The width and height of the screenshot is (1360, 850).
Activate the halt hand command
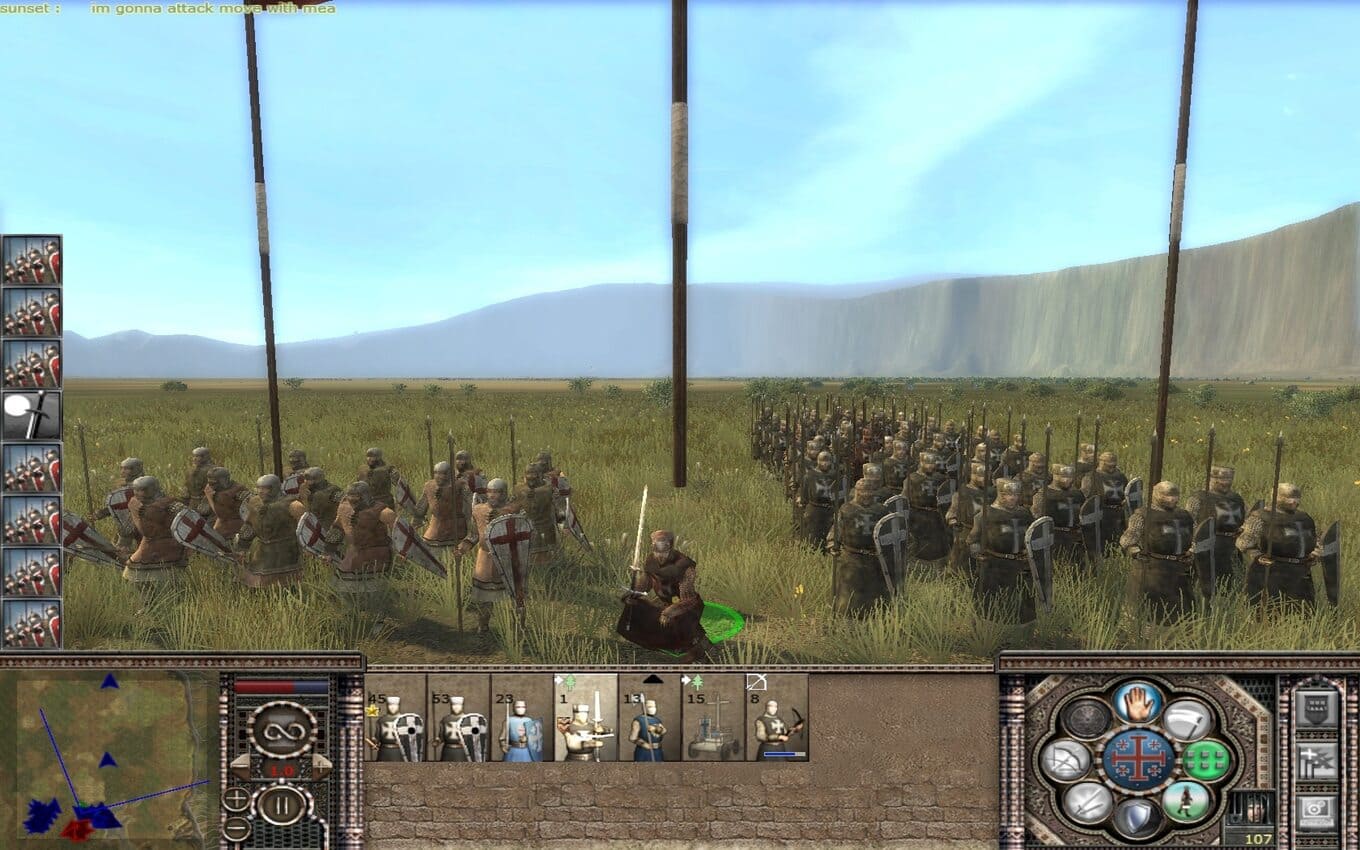pyautogui.click(x=1138, y=702)
